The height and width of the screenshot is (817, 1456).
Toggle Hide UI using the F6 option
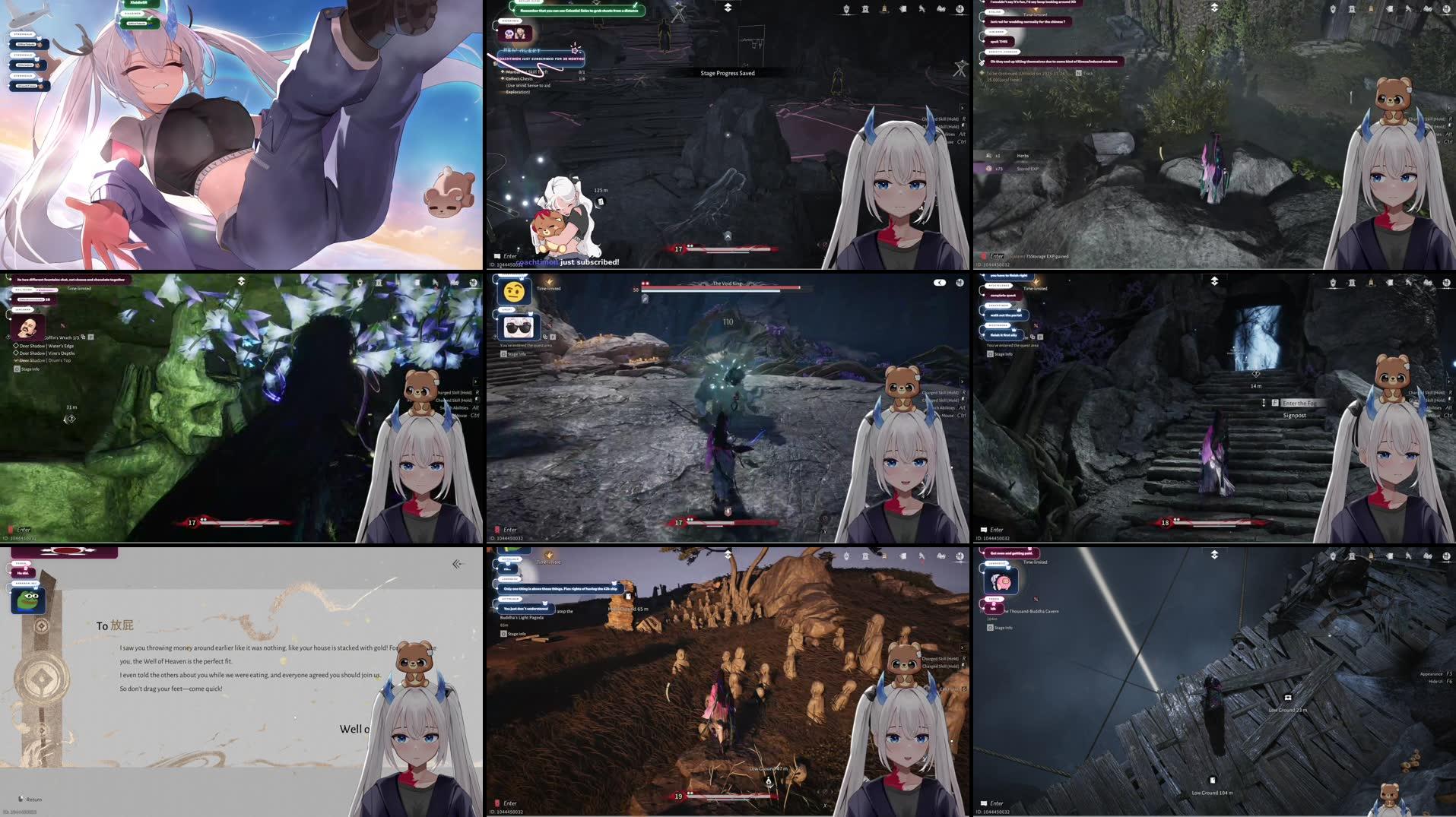coord(1439,682)
